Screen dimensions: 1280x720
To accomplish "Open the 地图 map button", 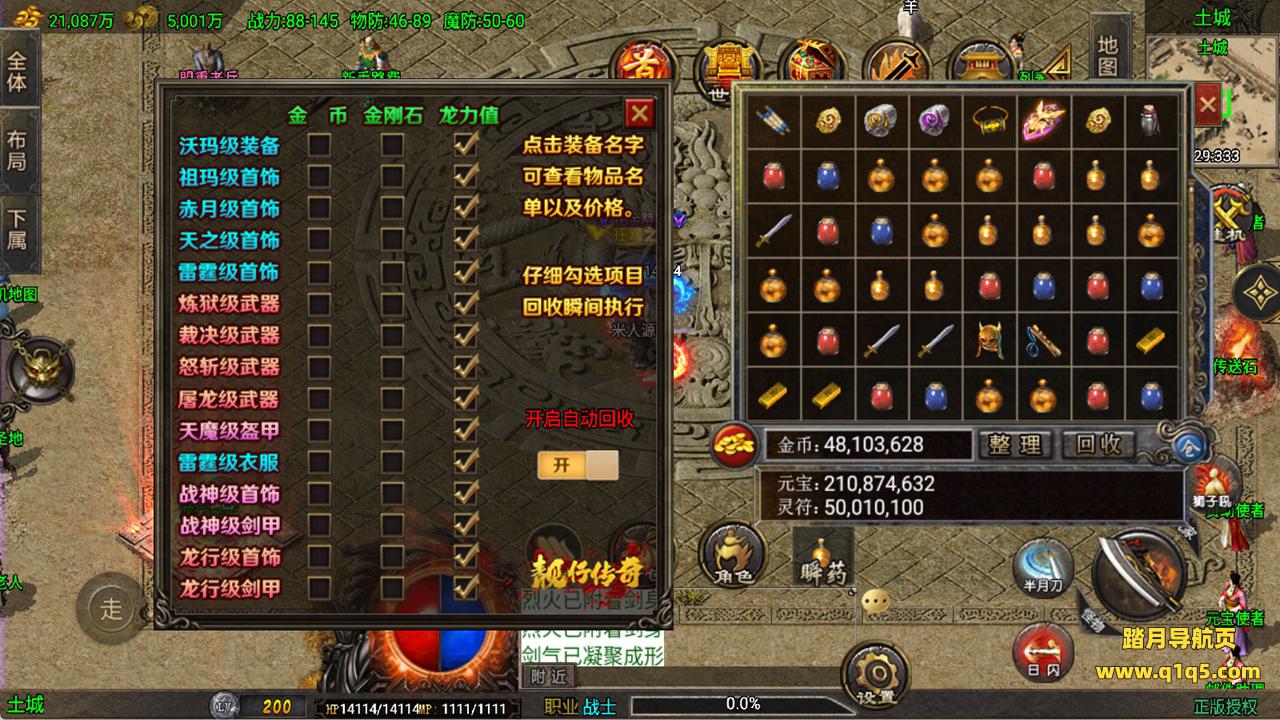I will click(x=1107, y=55).
